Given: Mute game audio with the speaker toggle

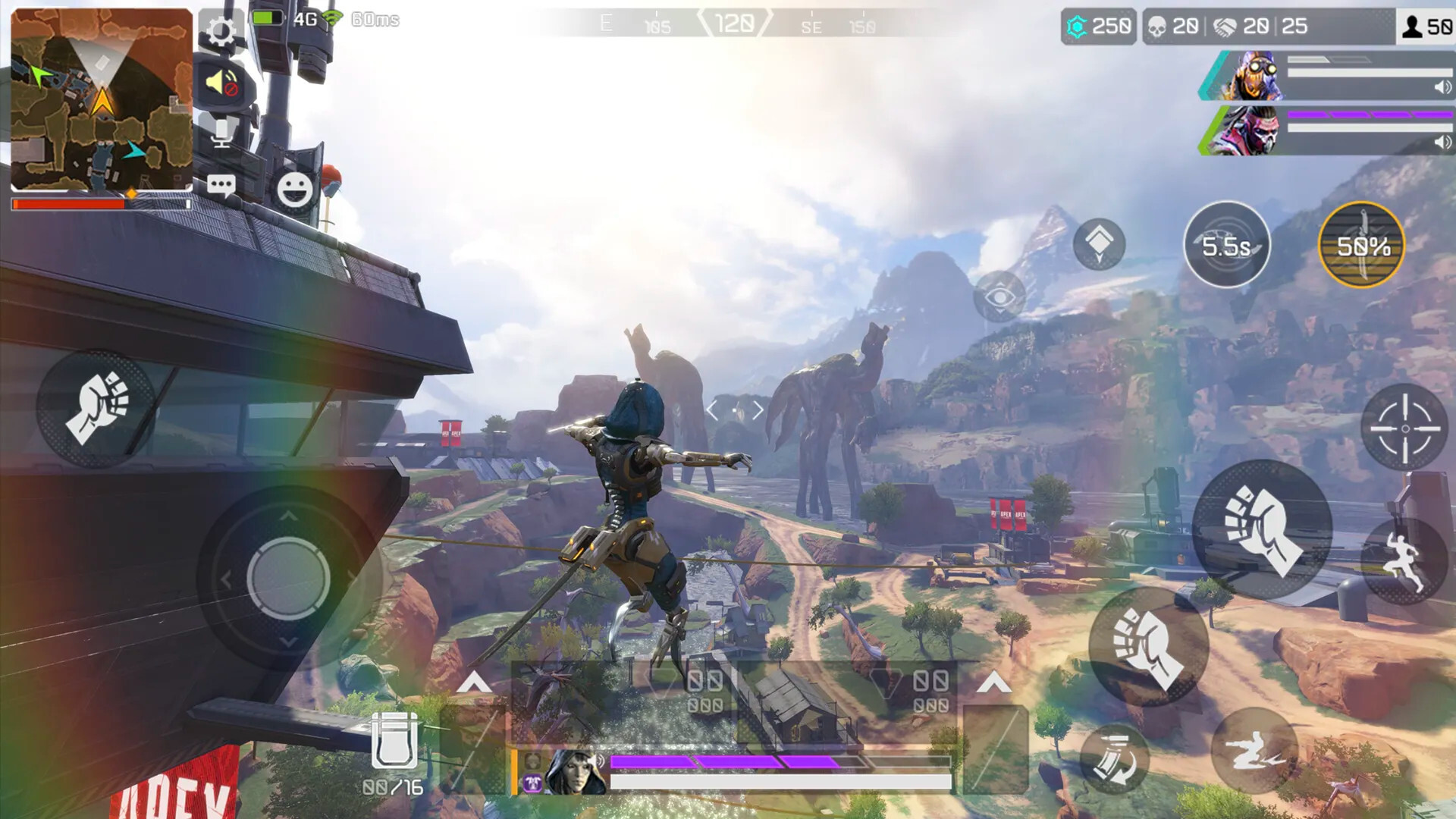Looking at the screenshot, I should (223, 83).
